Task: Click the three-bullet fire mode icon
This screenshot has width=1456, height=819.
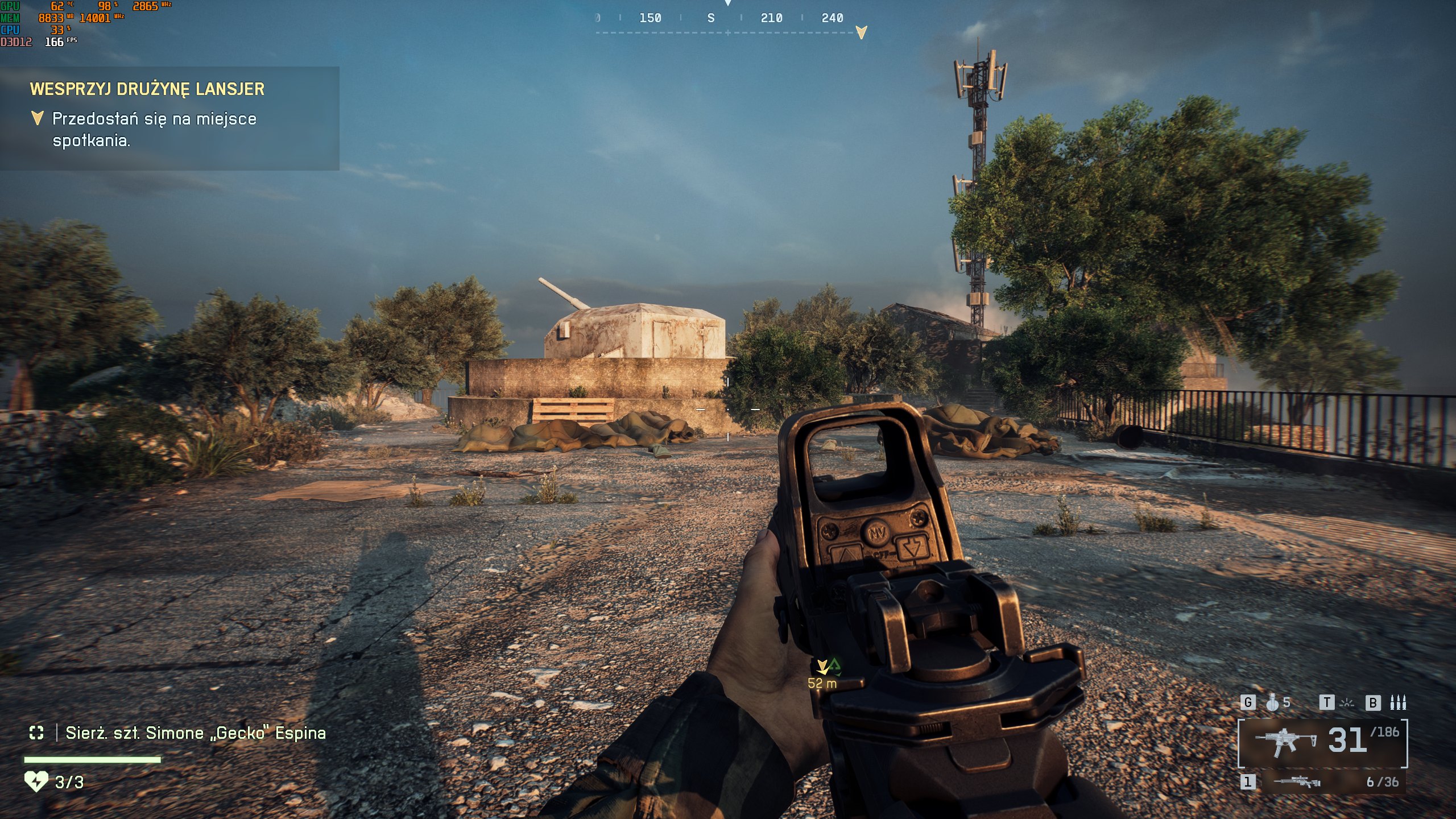Action: pyautogui.click(x=1398, y=703)
